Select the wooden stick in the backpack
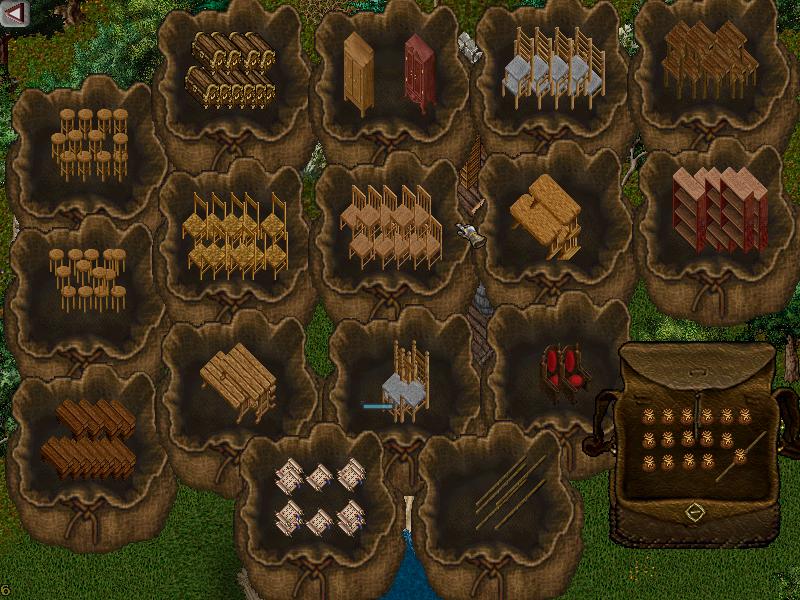 [x=741, y=455]
